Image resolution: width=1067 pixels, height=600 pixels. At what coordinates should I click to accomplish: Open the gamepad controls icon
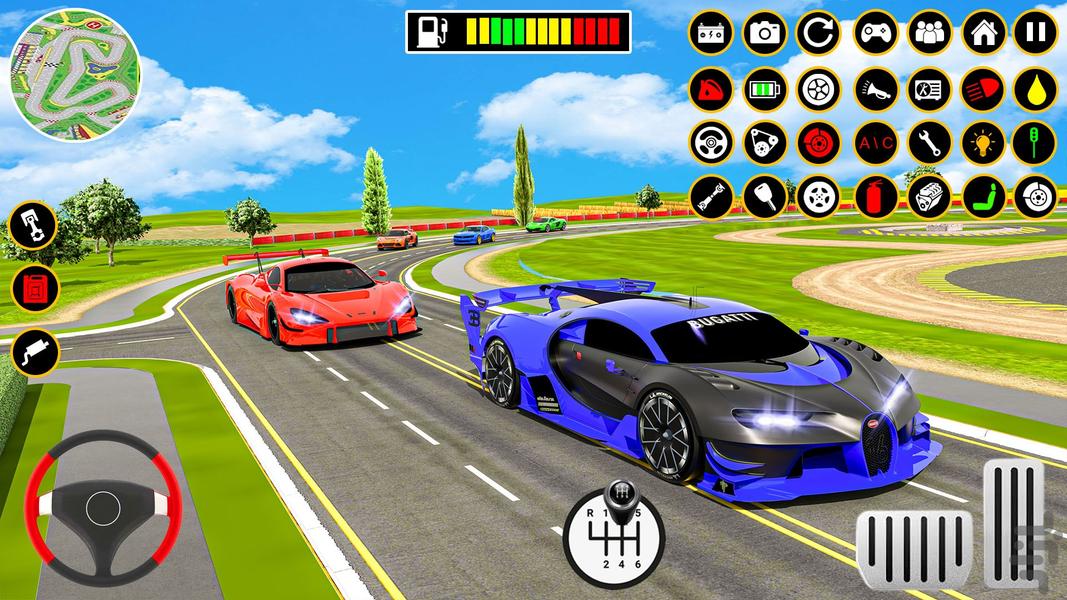[x=874, y=33]
